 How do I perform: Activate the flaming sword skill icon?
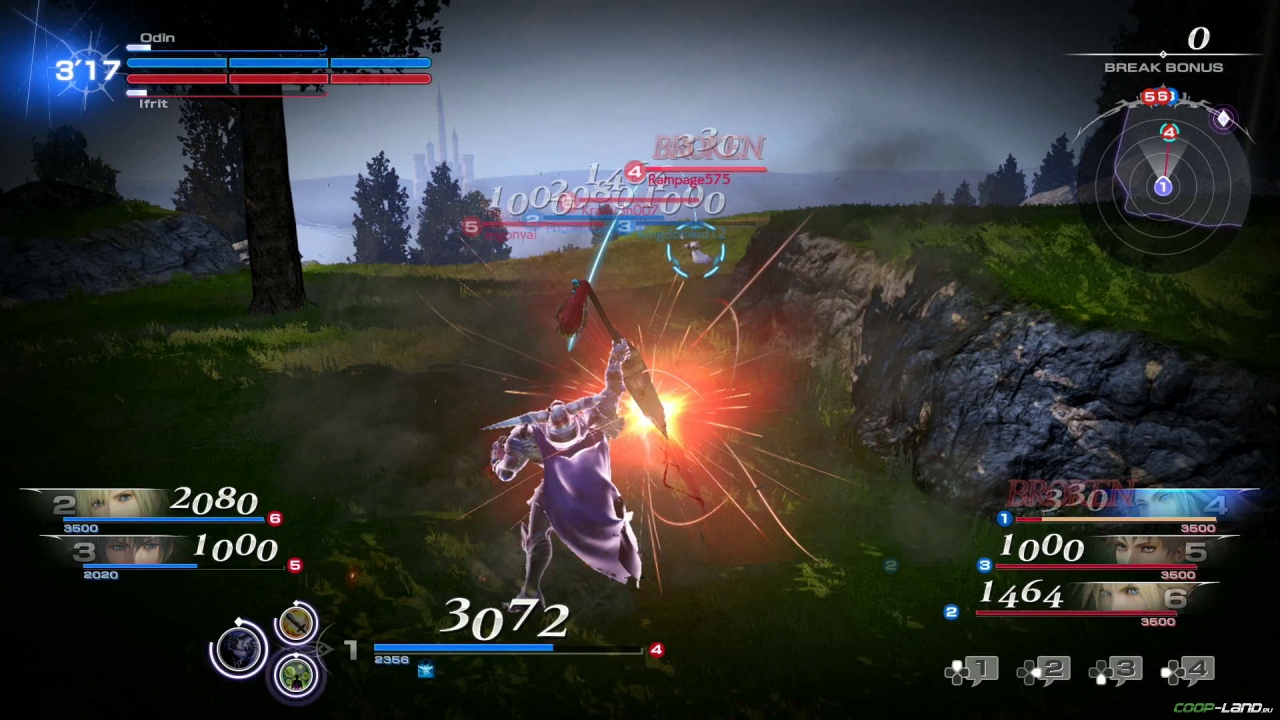pos(297,624)
